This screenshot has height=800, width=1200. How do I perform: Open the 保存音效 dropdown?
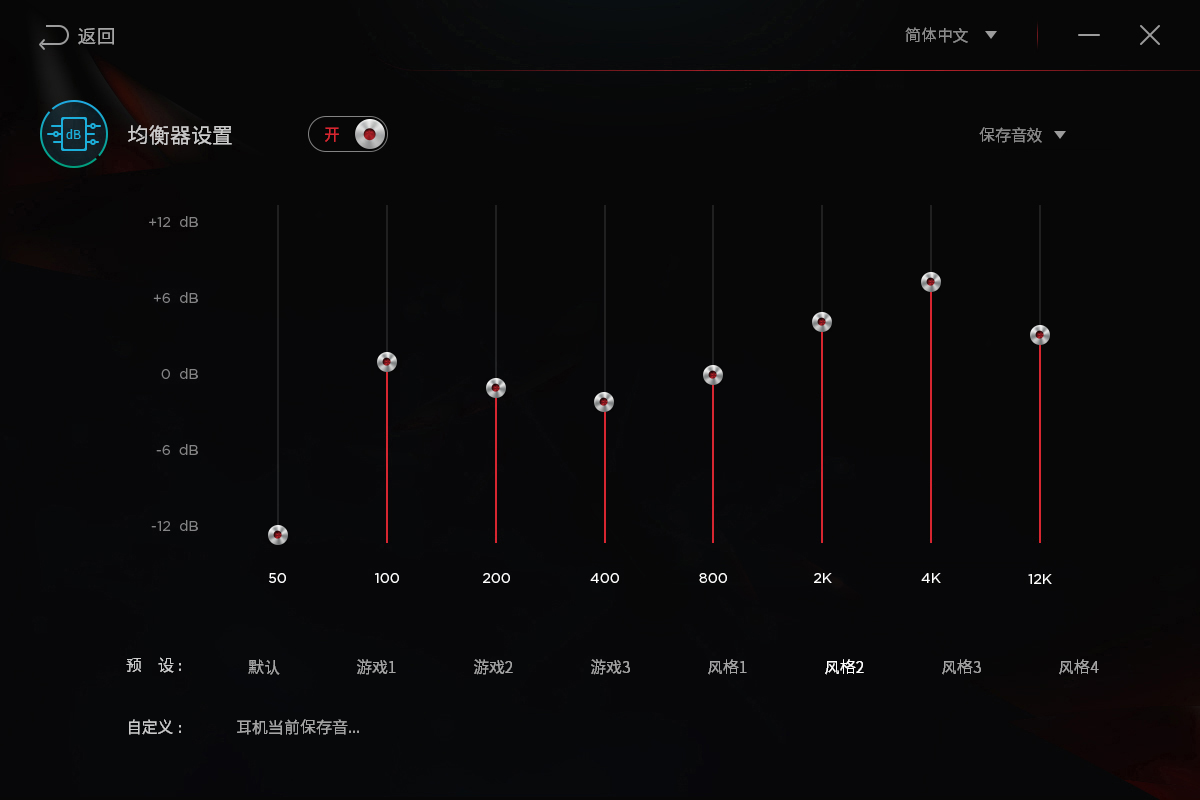click(x=1022, y=135)
